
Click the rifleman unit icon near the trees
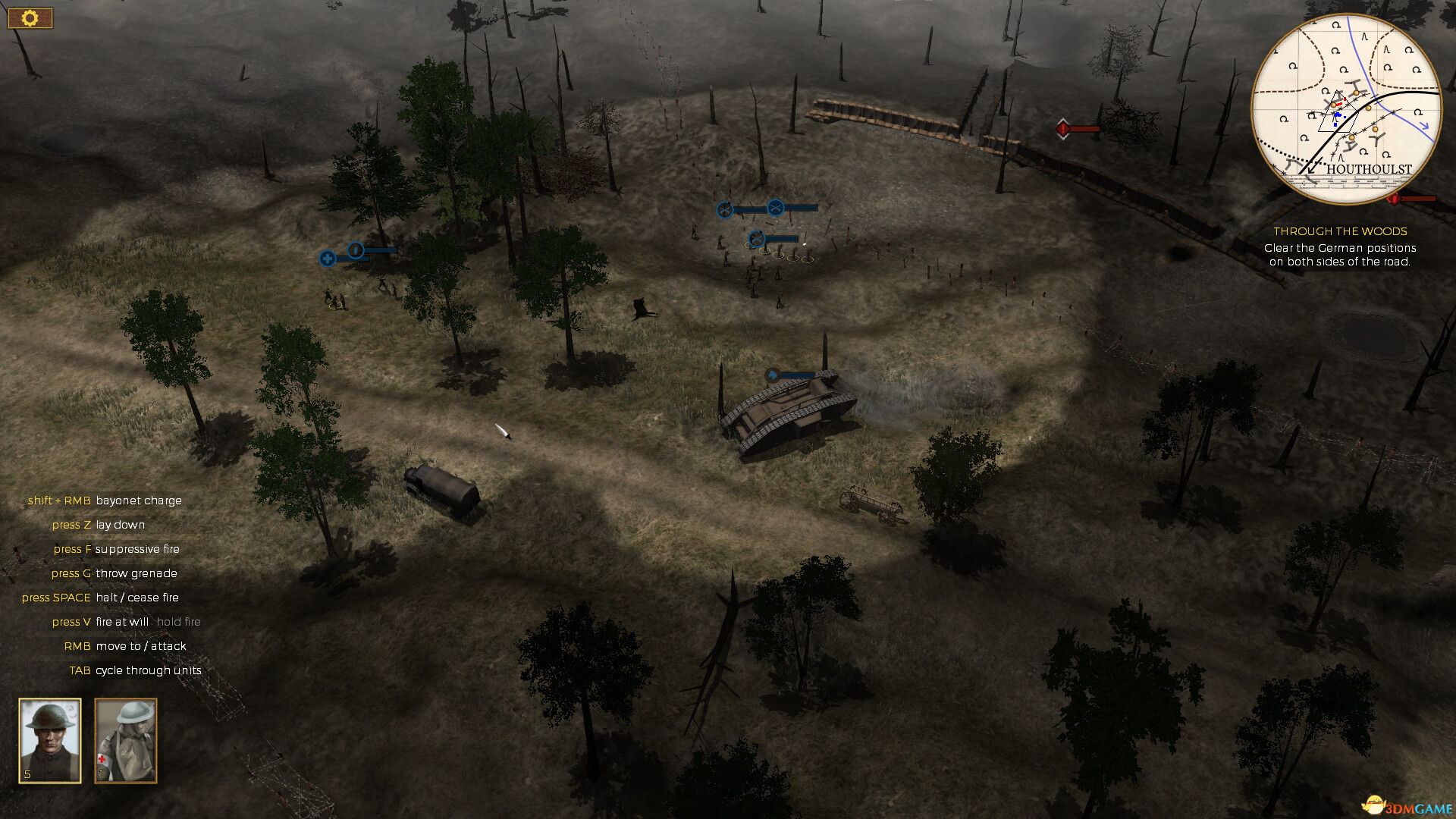pyautogui.click(x=356, y=250)
